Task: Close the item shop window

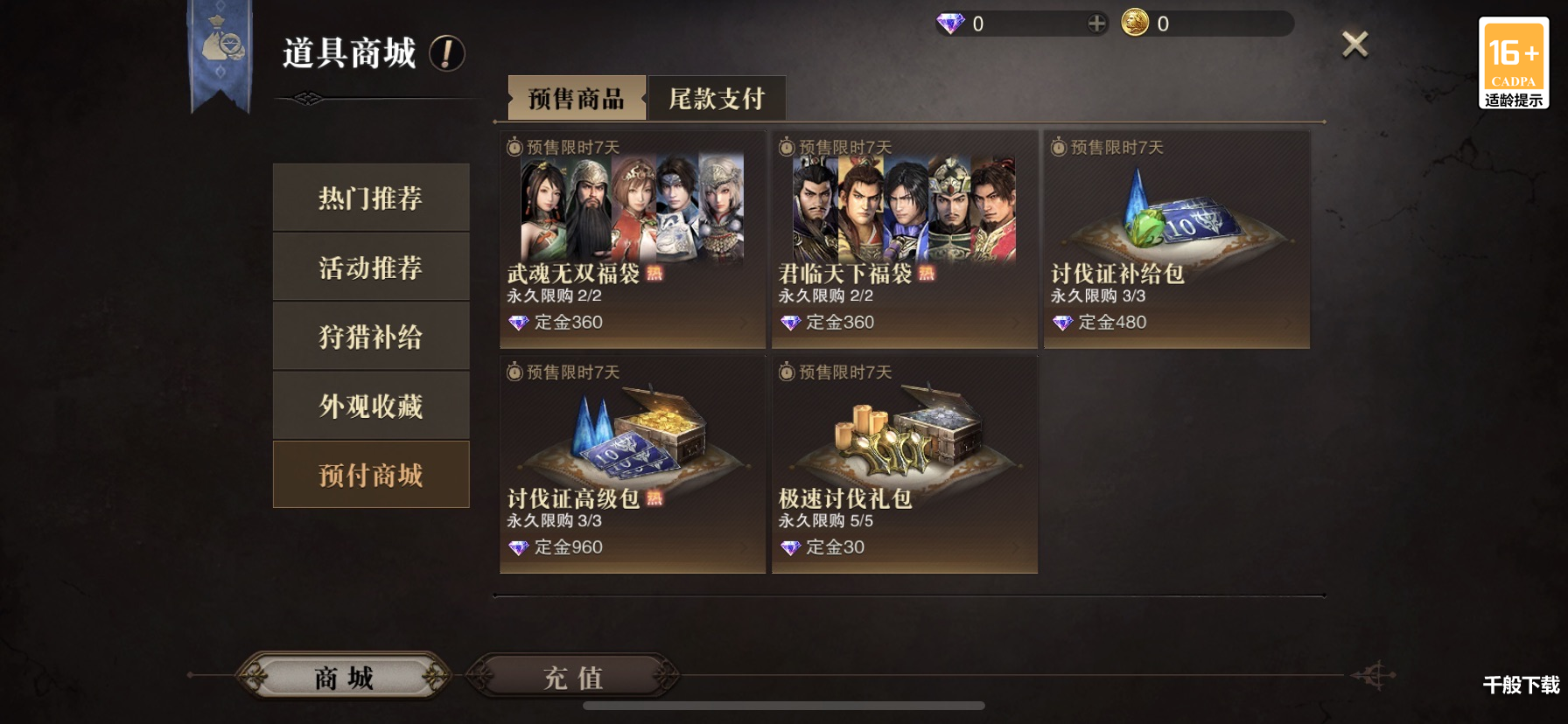Action: pos(1354,45)
